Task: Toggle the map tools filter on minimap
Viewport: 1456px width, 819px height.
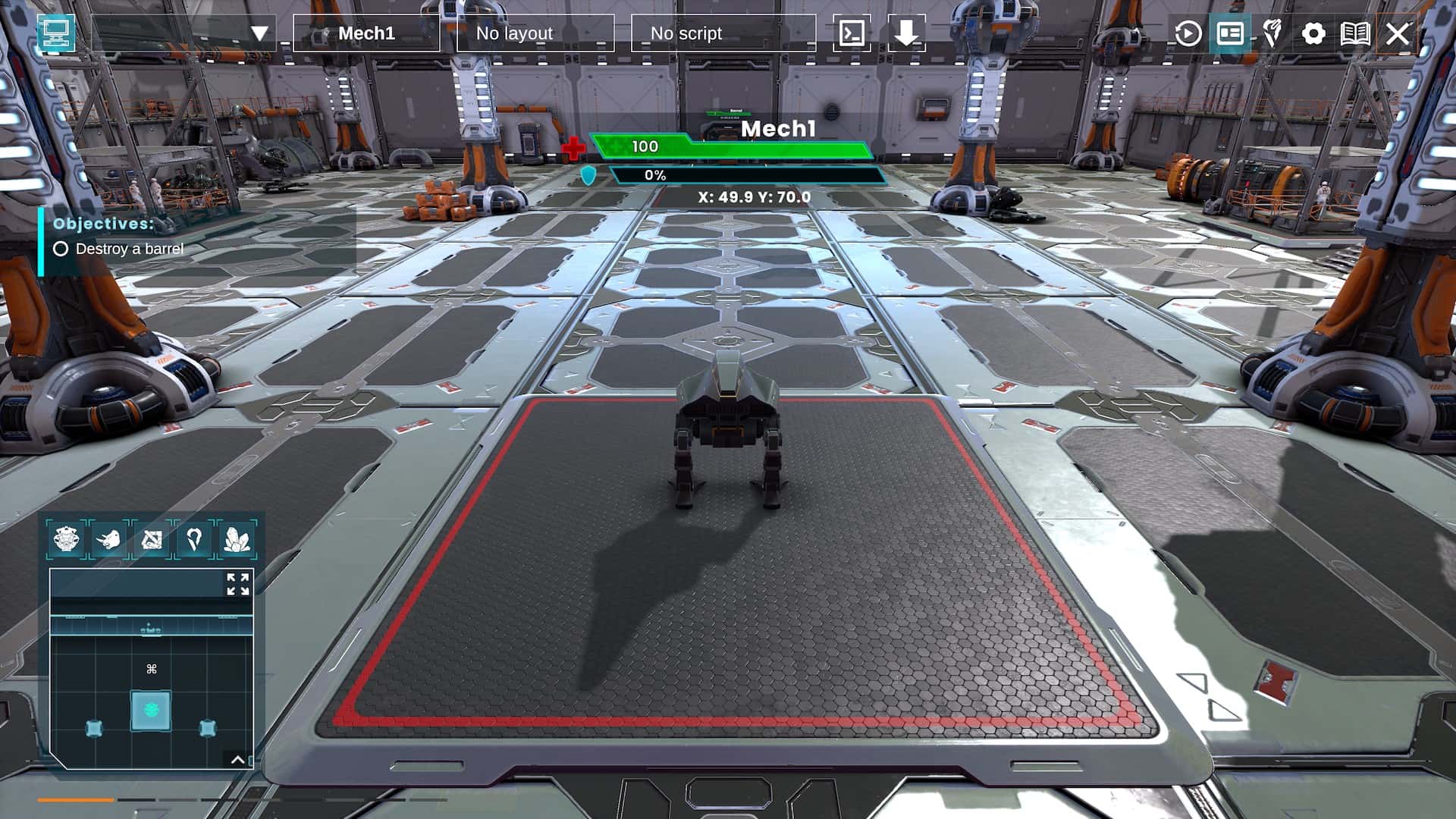Action: (152, 540)
